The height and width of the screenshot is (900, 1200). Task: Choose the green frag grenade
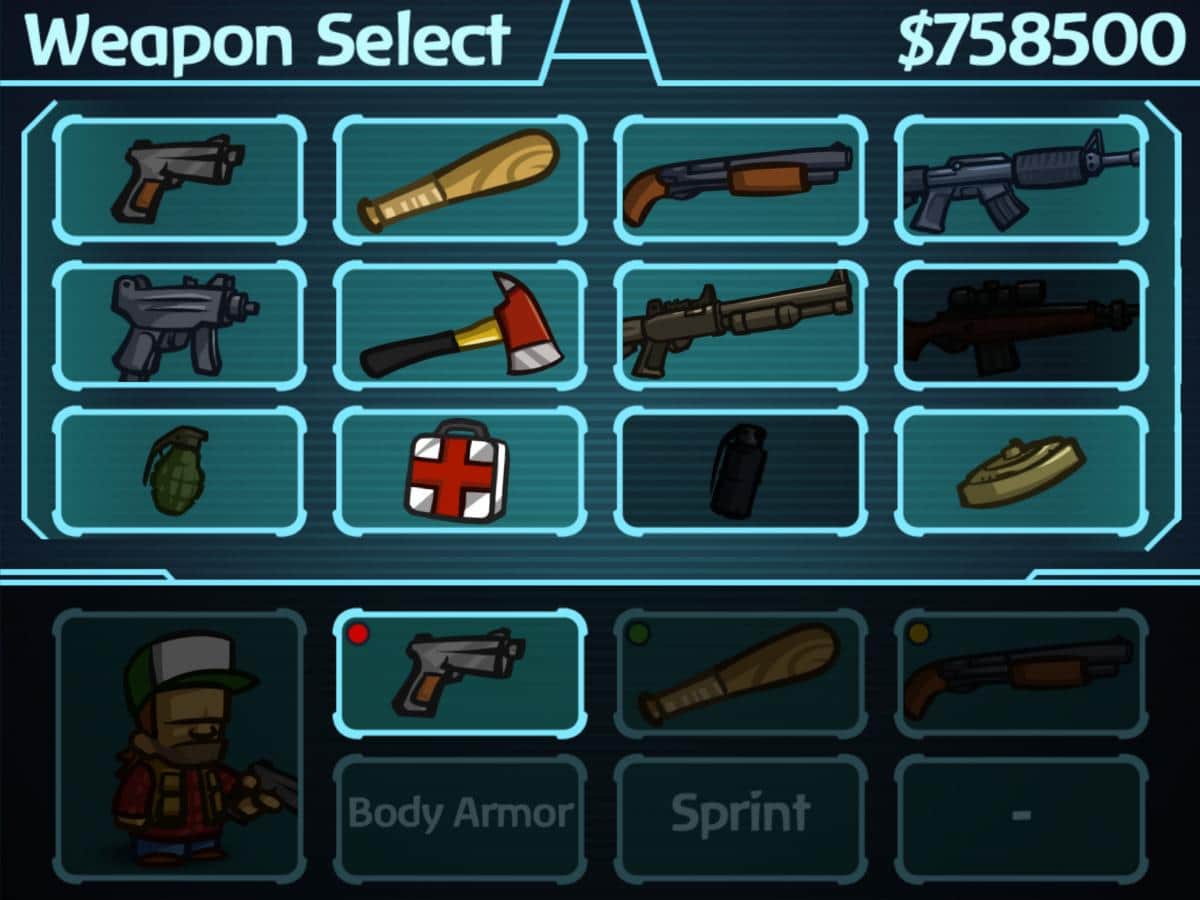pos(179,471)
